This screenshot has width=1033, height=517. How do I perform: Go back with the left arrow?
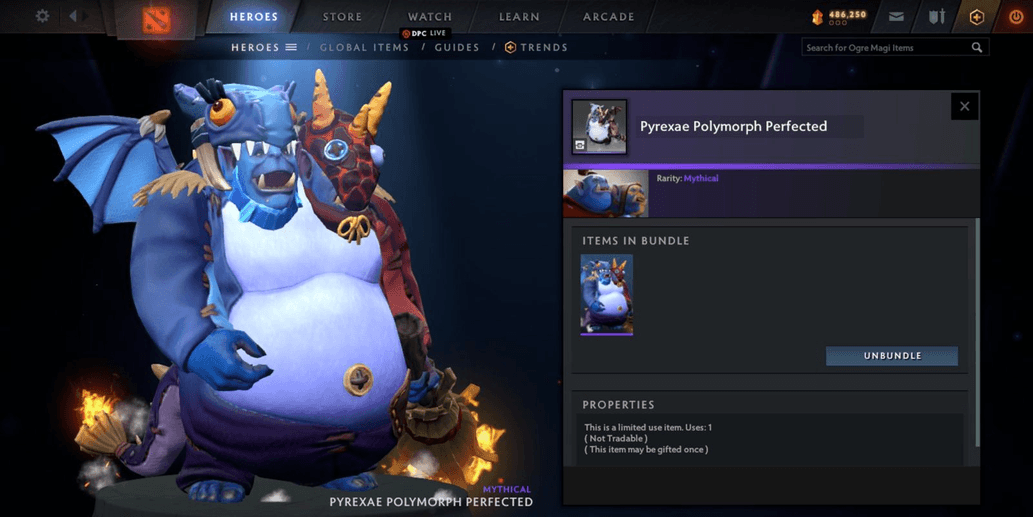(74, 16)
